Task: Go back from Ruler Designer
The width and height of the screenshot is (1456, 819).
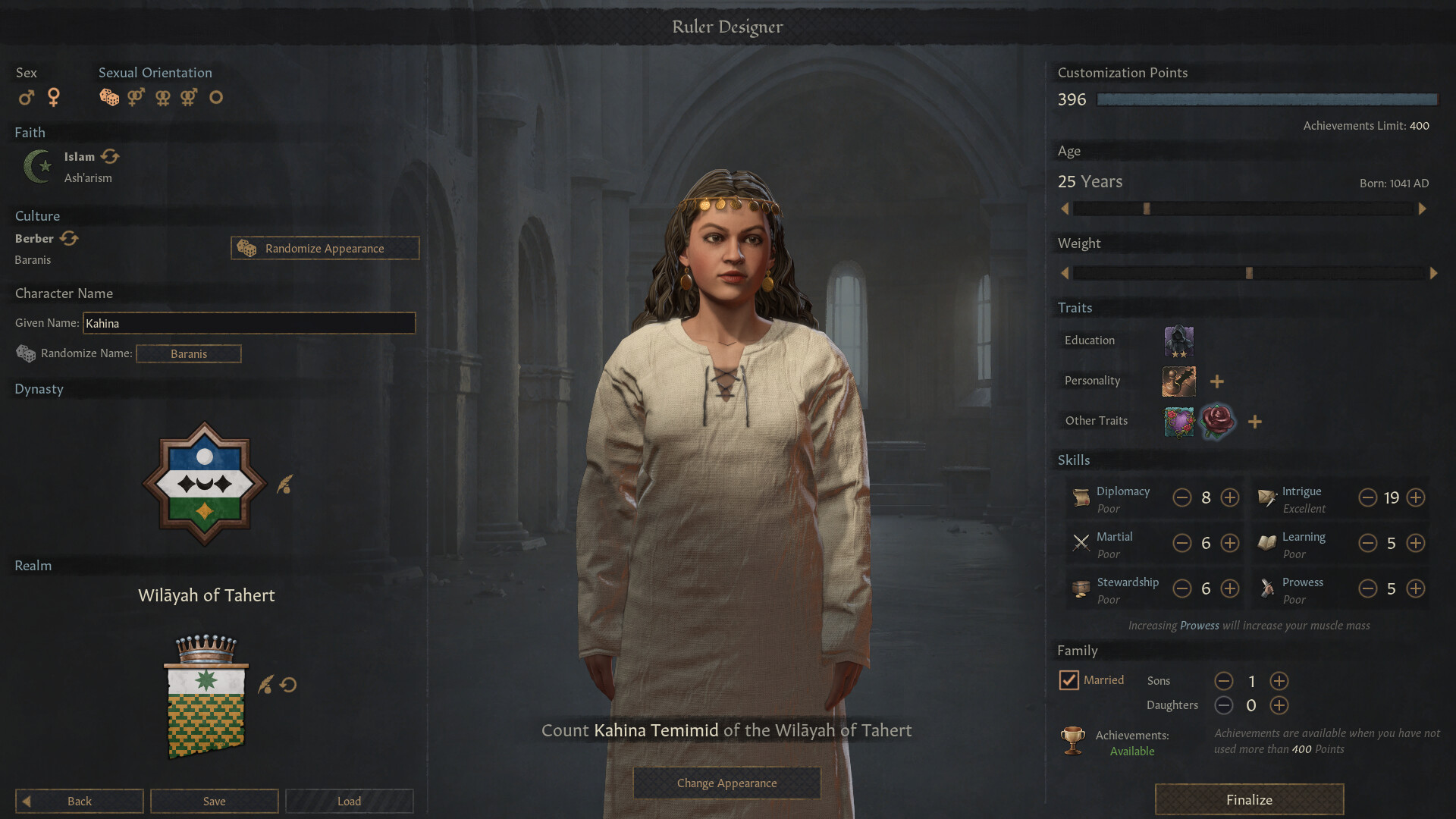Action: tap(79, 801)
